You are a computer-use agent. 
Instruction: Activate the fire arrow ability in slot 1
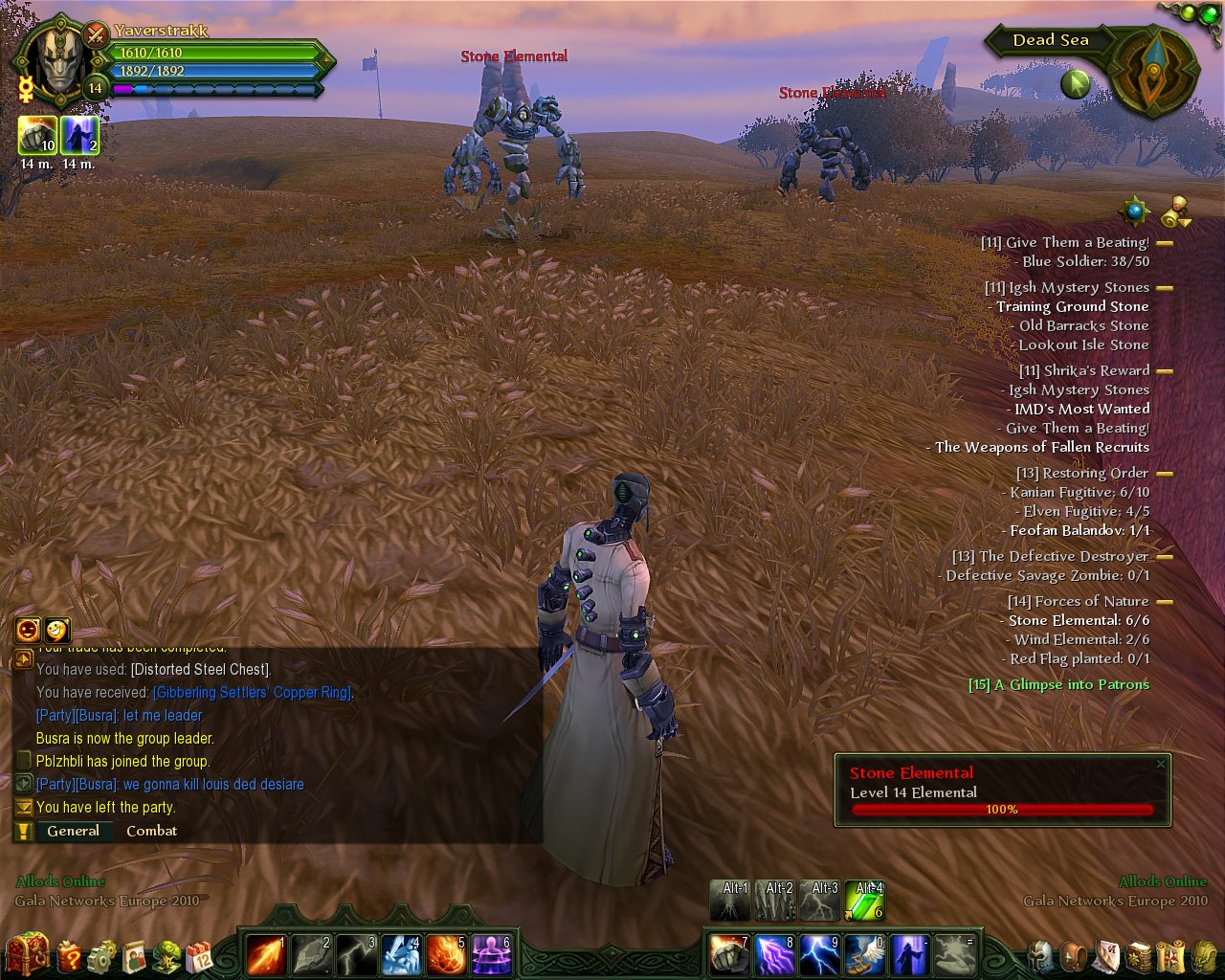(x=266, y=954)
